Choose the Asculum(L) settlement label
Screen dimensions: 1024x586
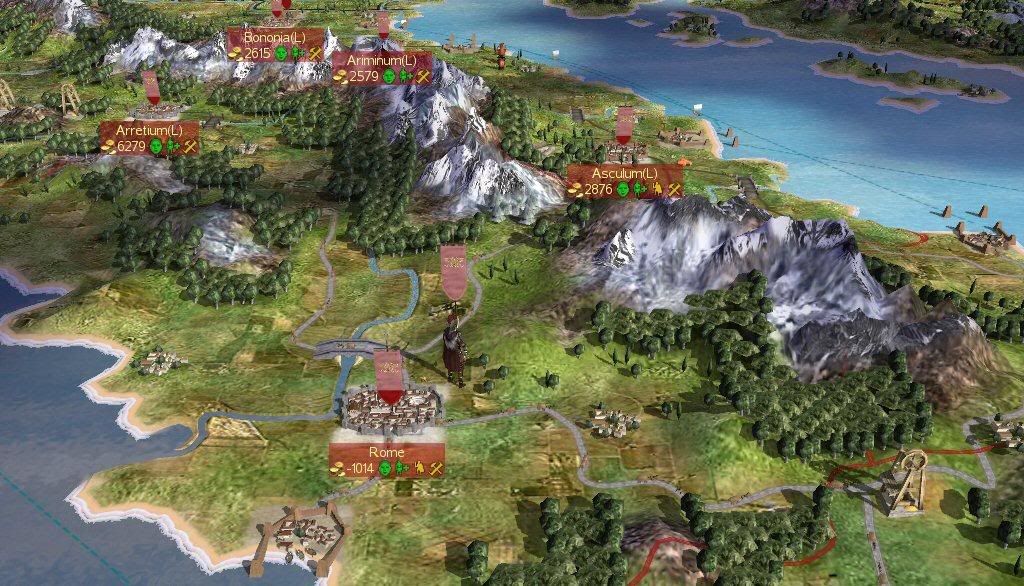(625, 174)
